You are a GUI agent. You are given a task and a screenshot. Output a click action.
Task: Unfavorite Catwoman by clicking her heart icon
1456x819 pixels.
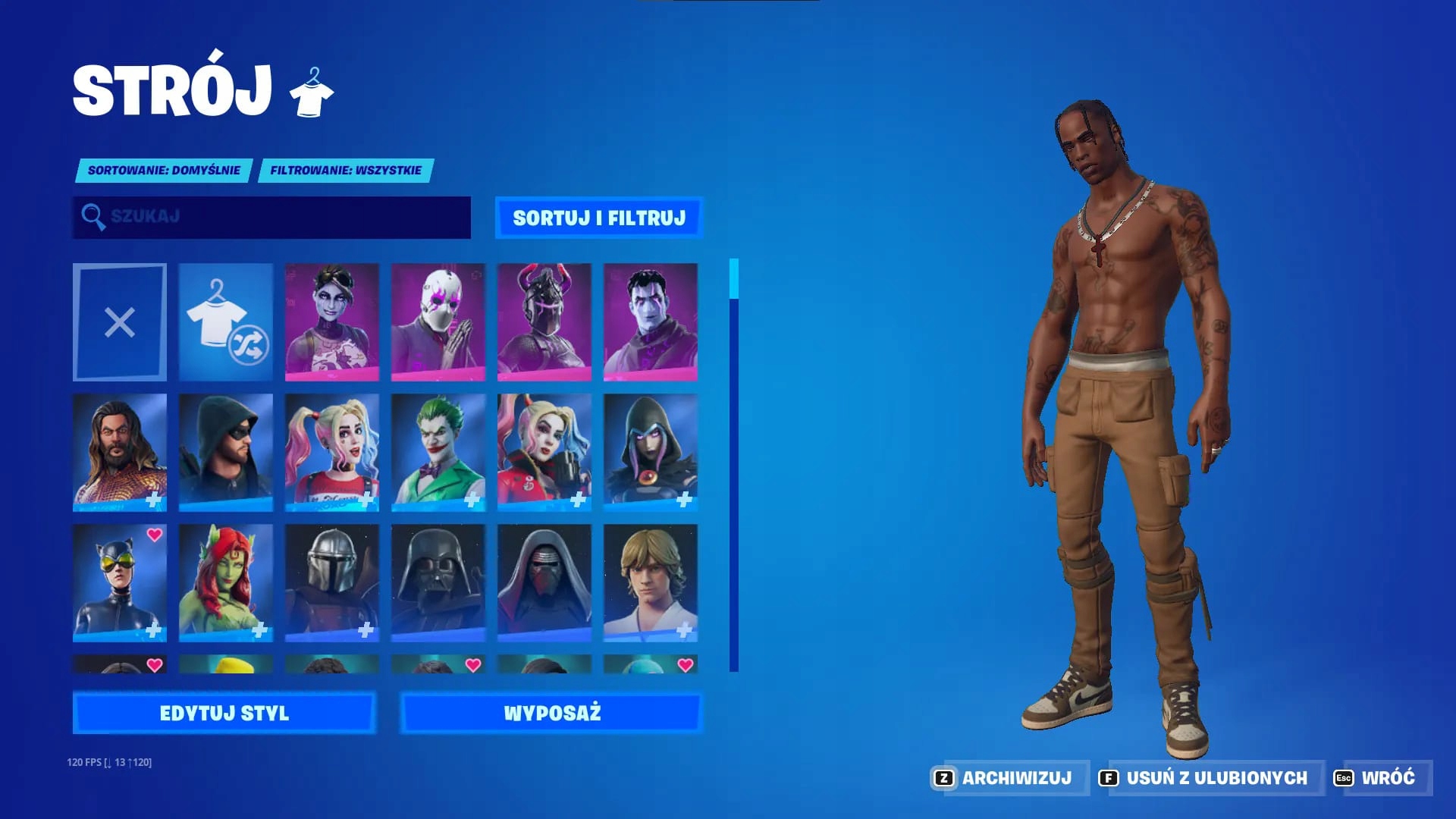pos(154,535)
